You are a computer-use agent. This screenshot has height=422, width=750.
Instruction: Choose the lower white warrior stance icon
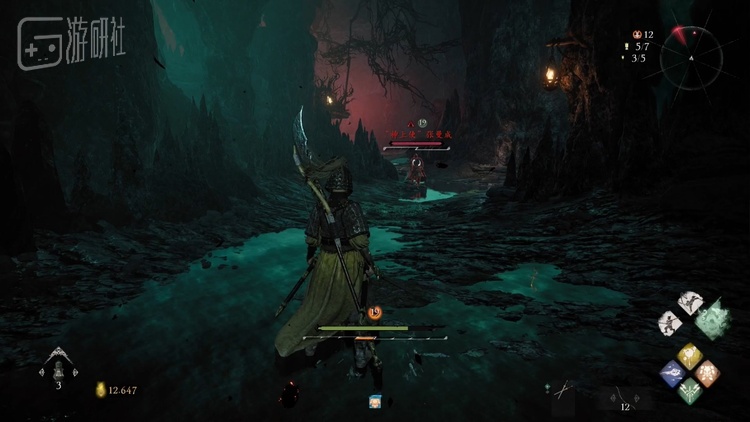click(x=671, y=322)
